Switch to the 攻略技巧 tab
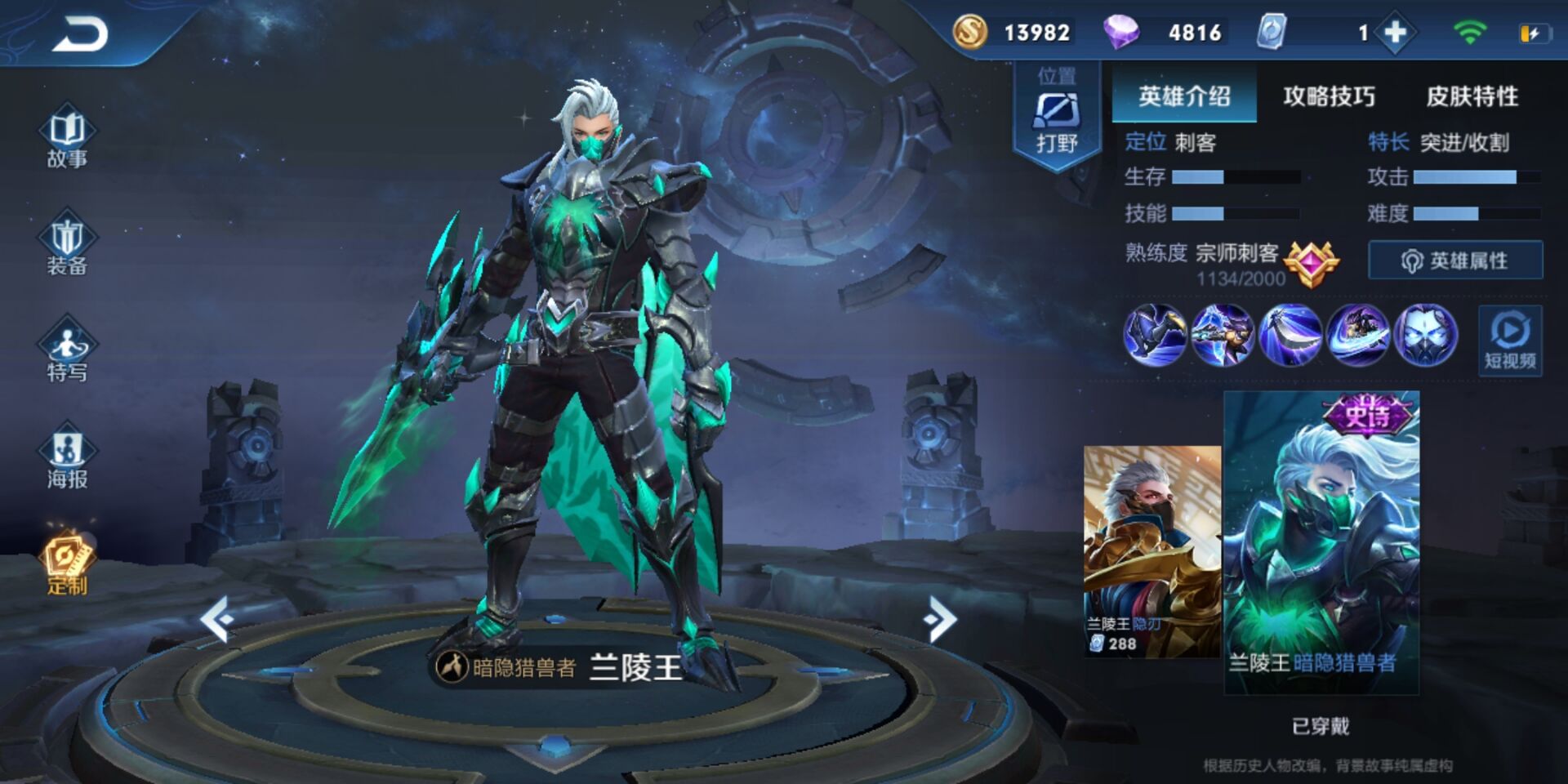 (1329, 96)
